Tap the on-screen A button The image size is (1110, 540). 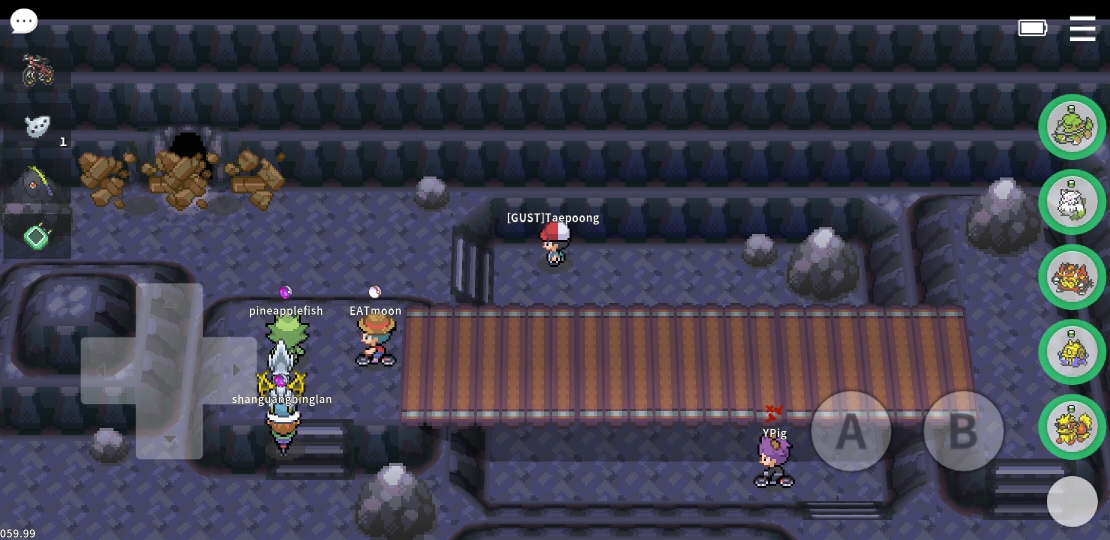pos(851,431)
